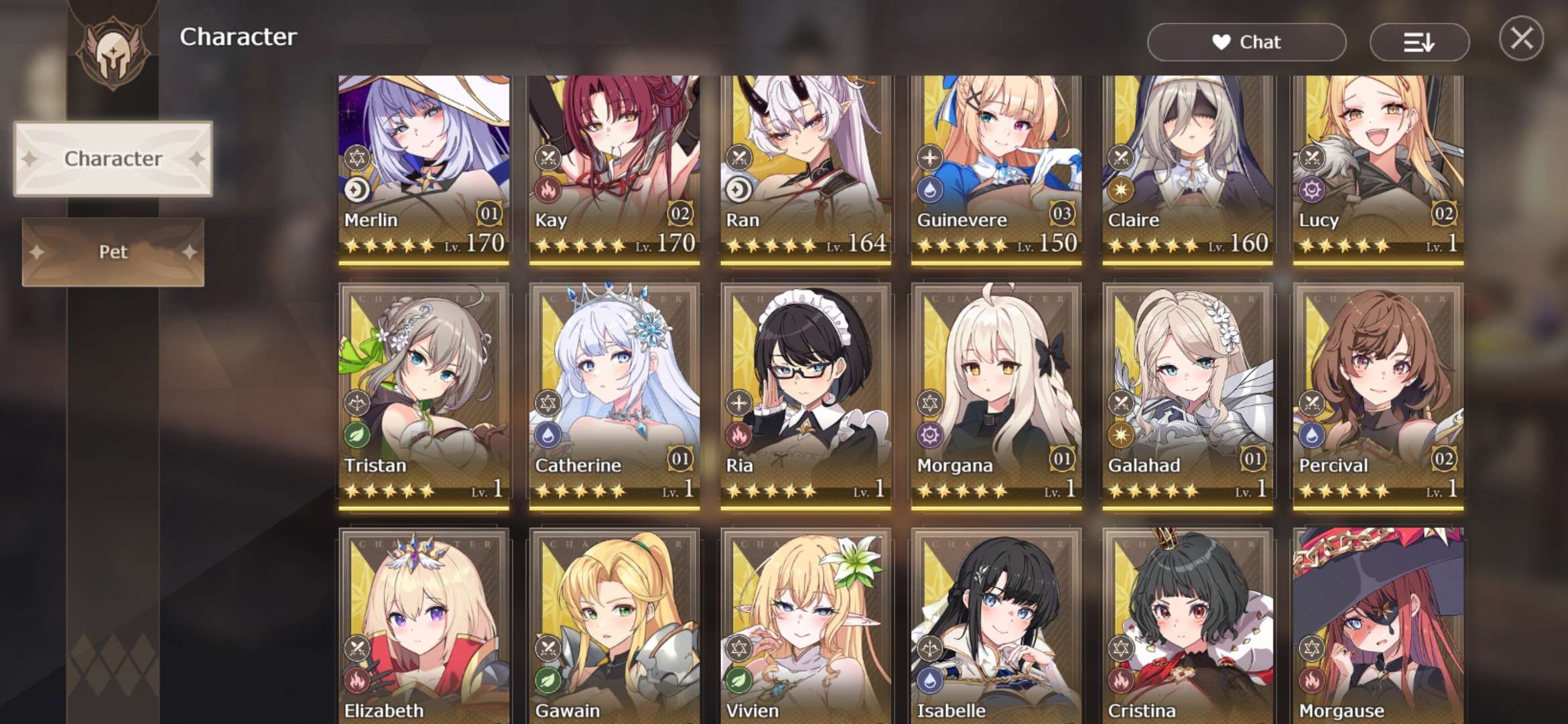Close the Character screen

pos(1521,39)
